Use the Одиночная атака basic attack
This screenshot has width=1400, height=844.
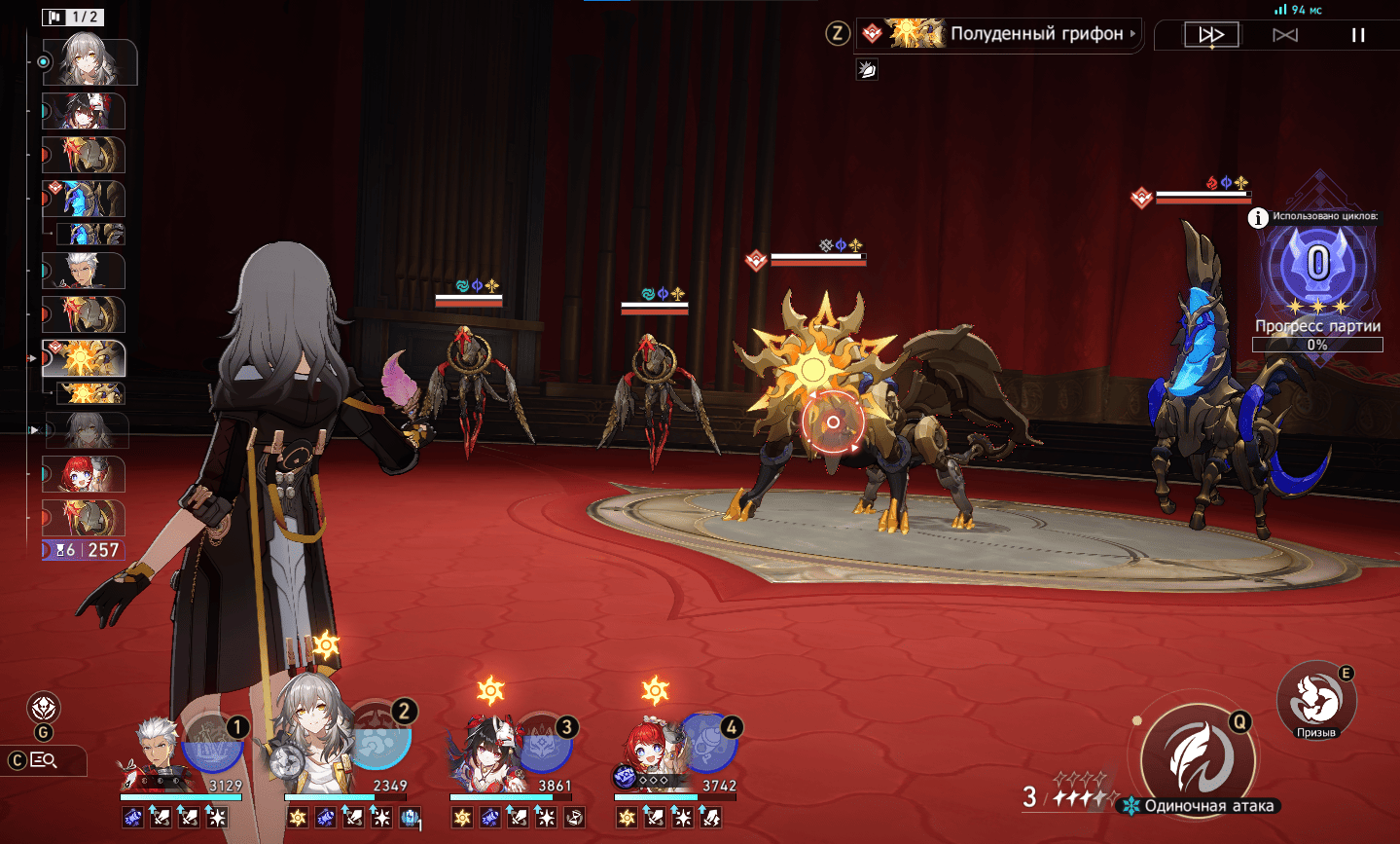(1199, 757)
